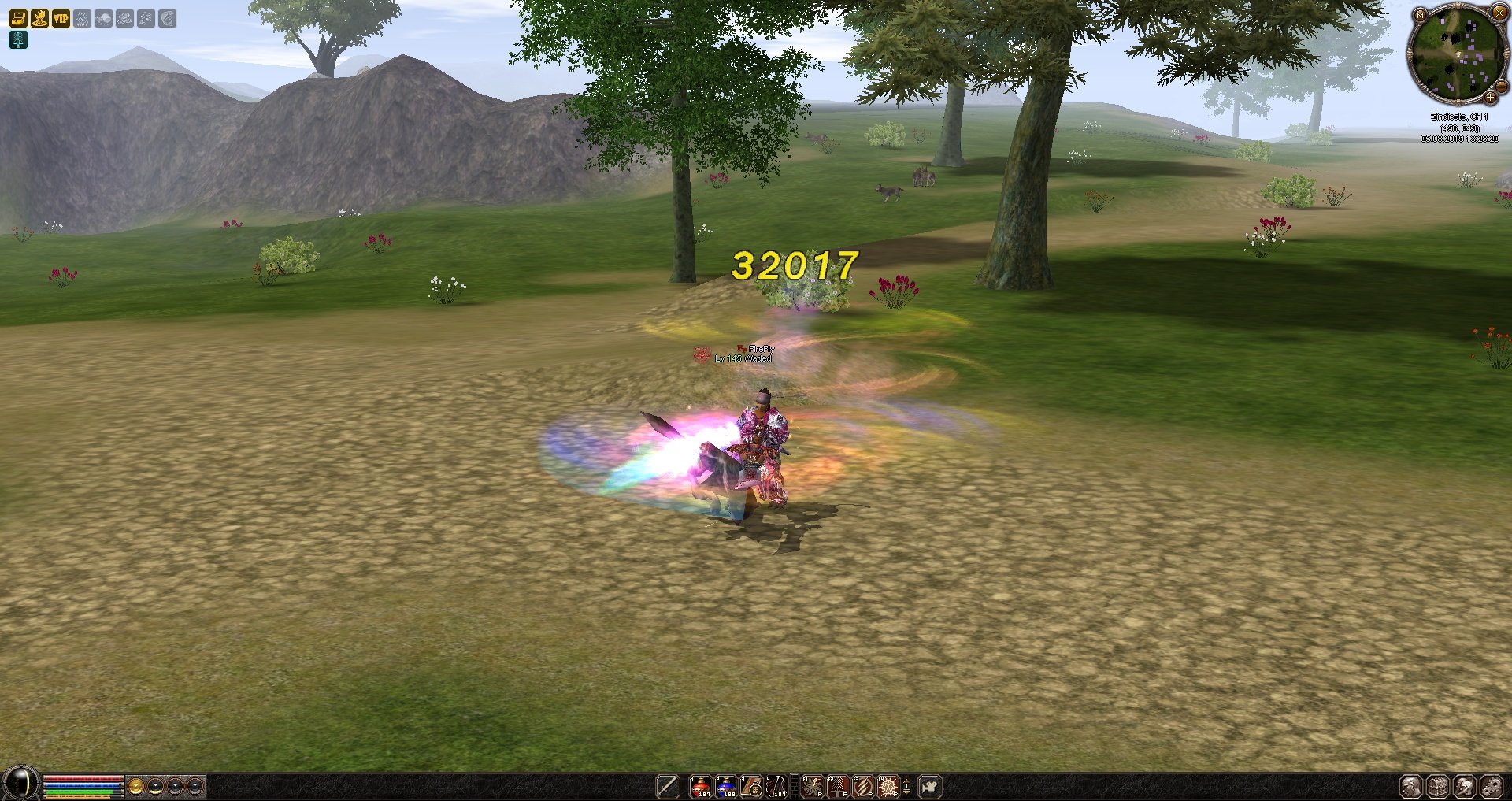Click the circular minimap
Image resolution: width=1512 pixels, height=801 pixels.
click(x=1457, y=54)
